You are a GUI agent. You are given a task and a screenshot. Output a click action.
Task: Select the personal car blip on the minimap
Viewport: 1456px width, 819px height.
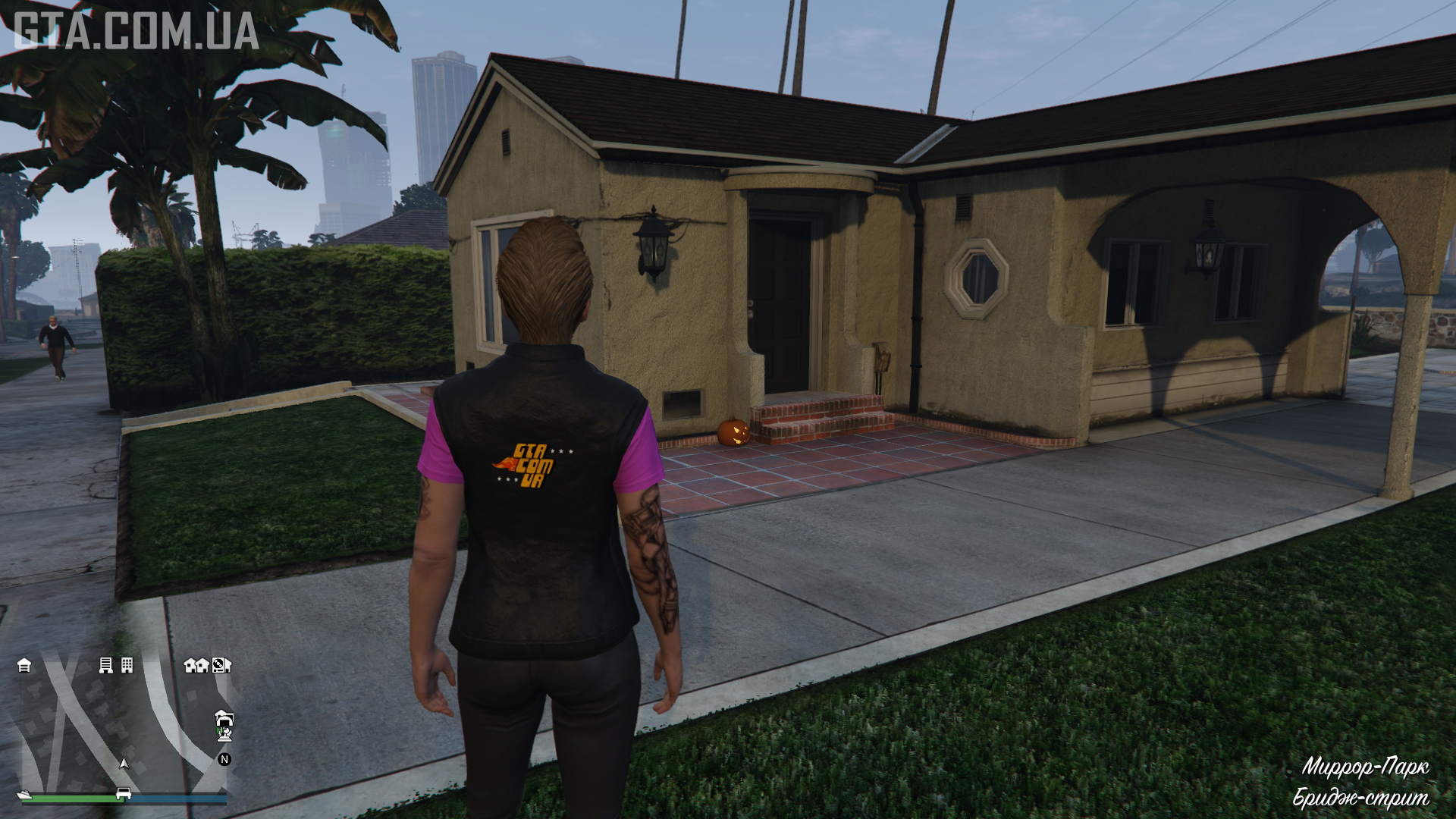point(123,795)
